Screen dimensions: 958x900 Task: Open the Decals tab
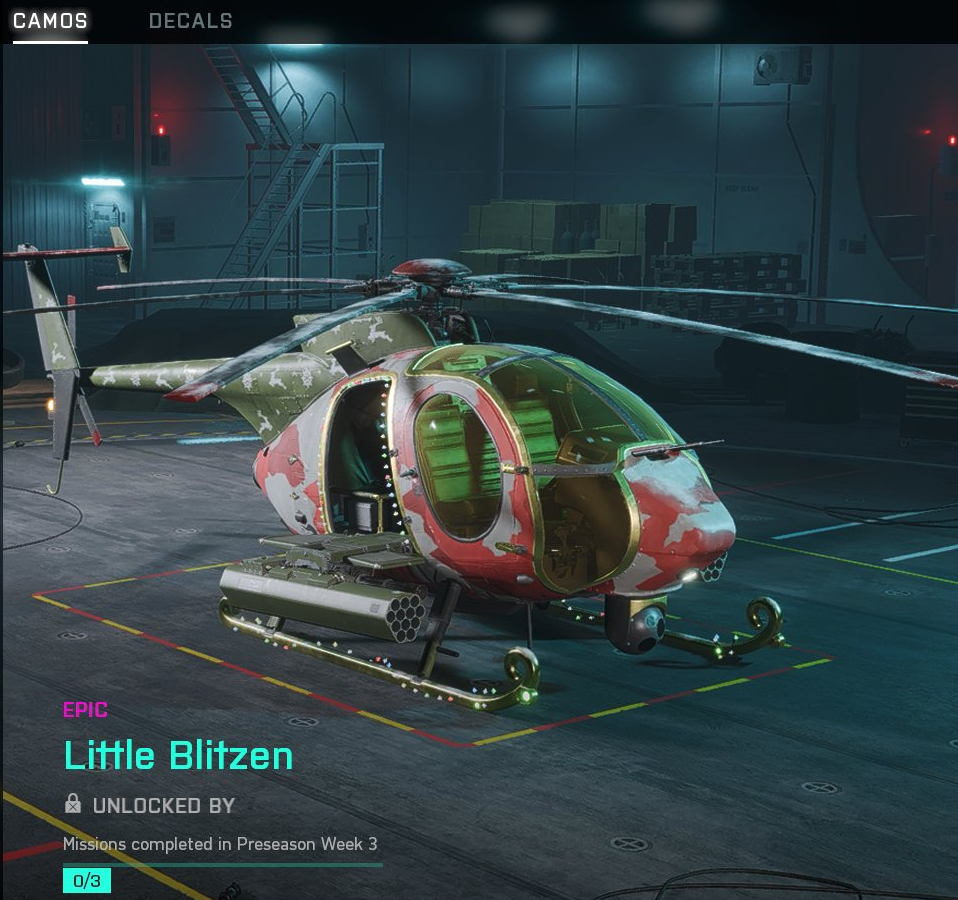[x=190, y=21]
